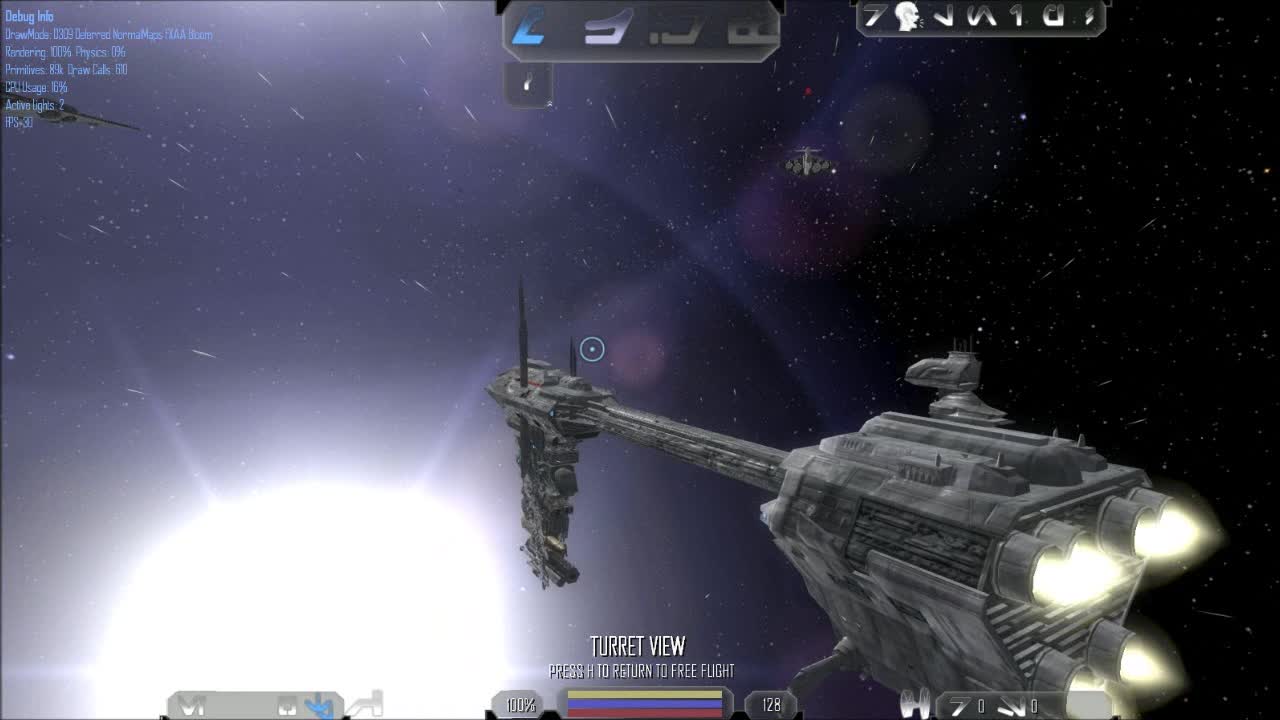Select the second weapon group icon
Screen dimensions: 1280x720
click(x=607, y=28)
